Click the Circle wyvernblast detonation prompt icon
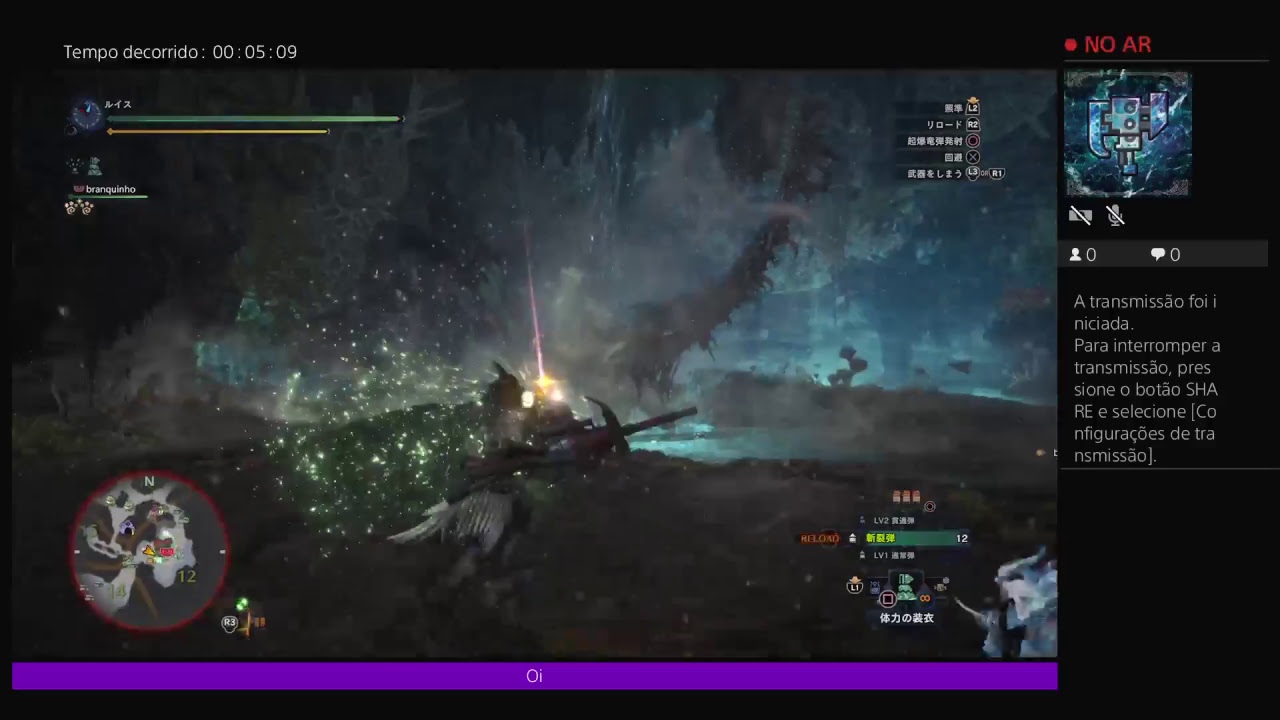1280x720 pixels. [x=974, y=140]
